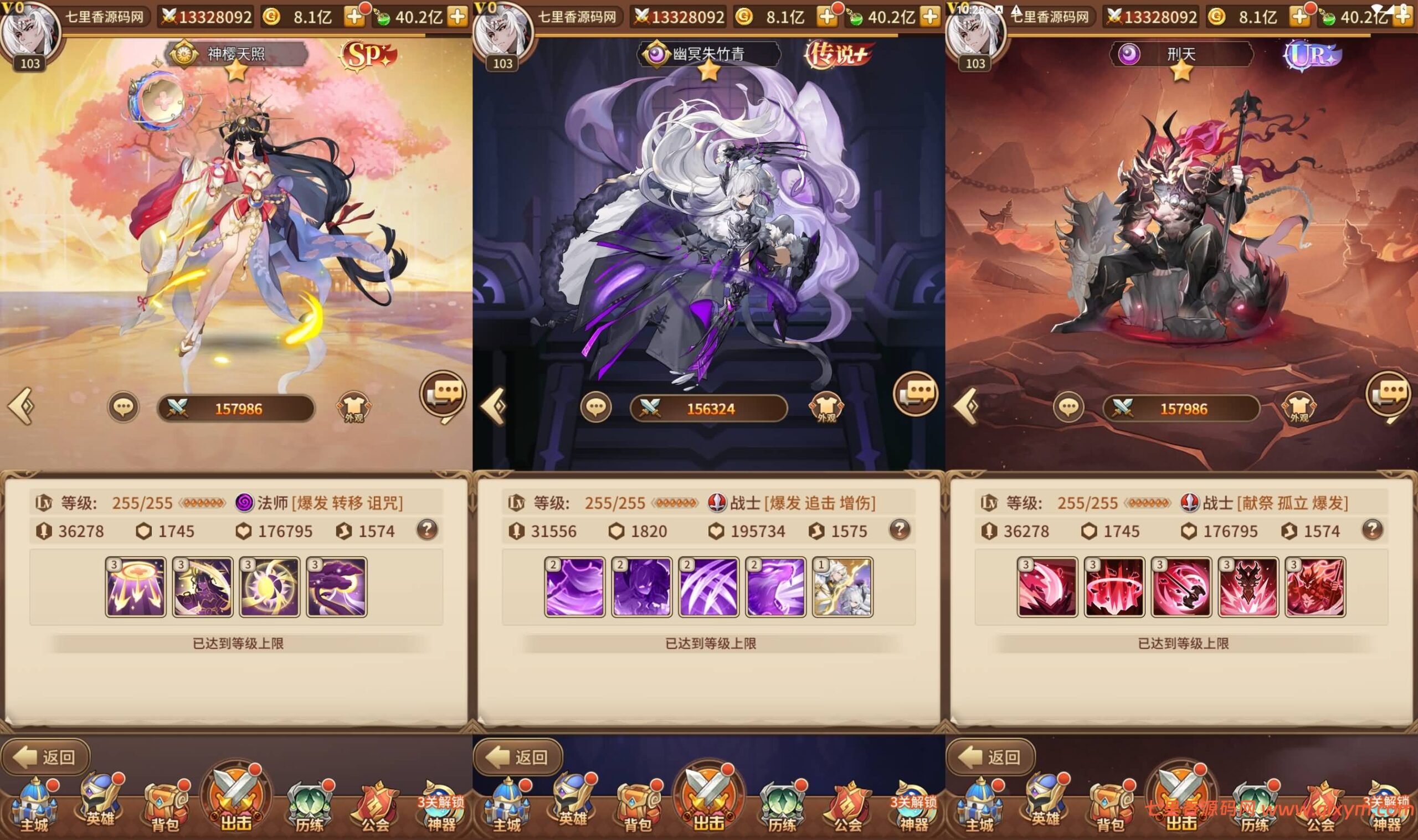
Task: Open 外观 outfit button beside 156324 power
Action: (826, 408)
